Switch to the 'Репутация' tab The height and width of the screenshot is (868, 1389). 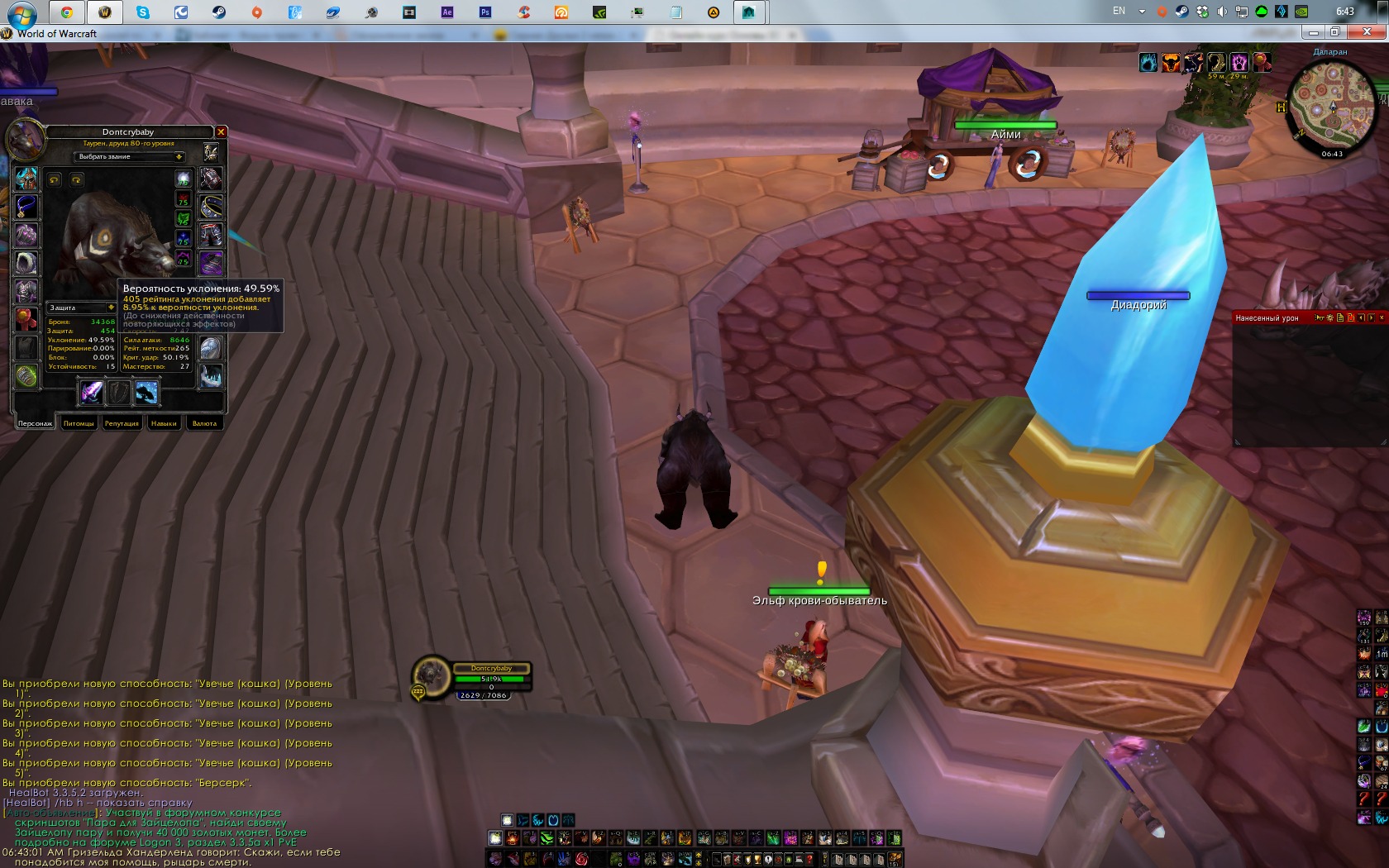122,423
